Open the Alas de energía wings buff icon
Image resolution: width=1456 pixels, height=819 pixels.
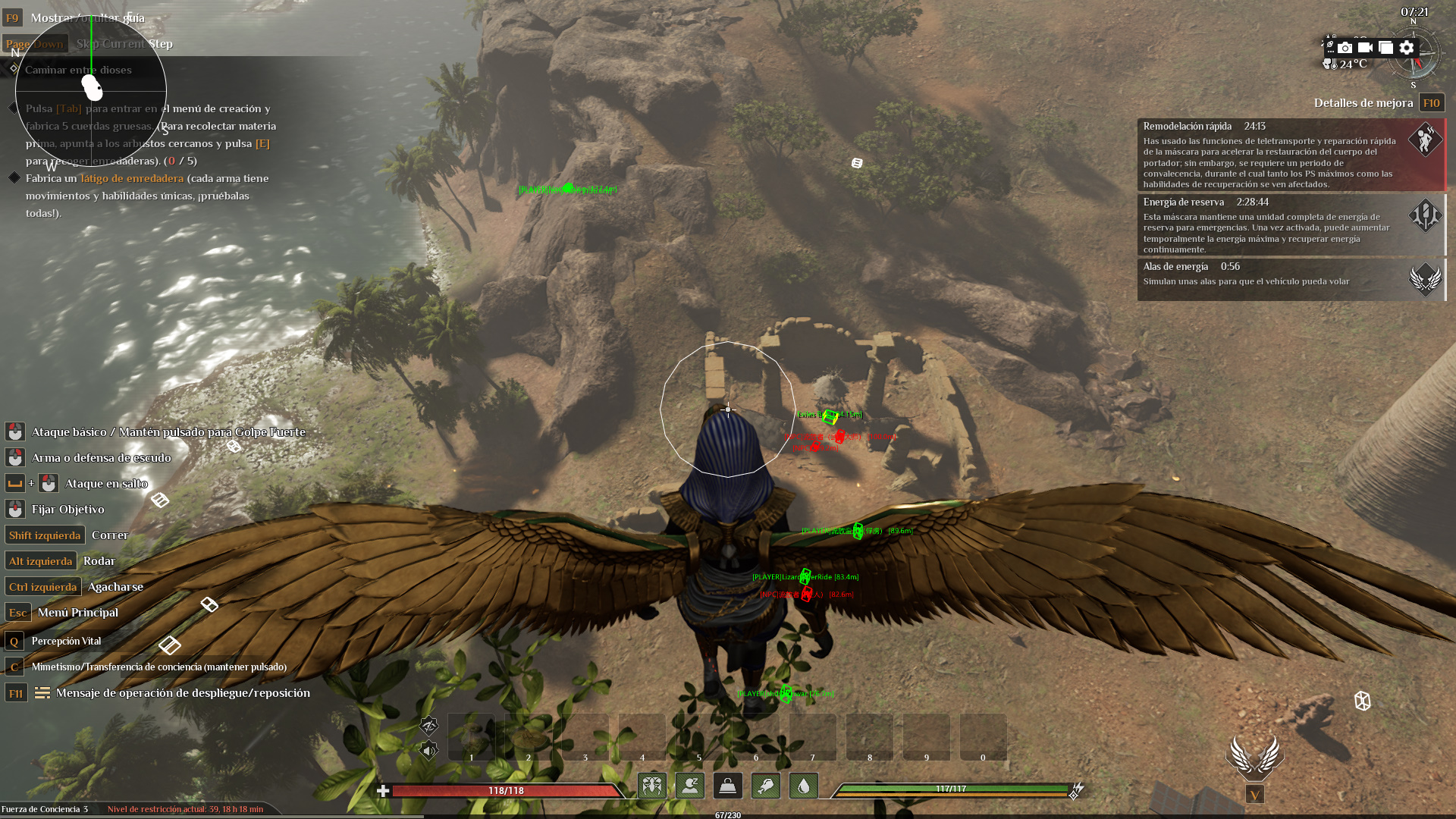pyautogui.click(x=1426, y=279)
